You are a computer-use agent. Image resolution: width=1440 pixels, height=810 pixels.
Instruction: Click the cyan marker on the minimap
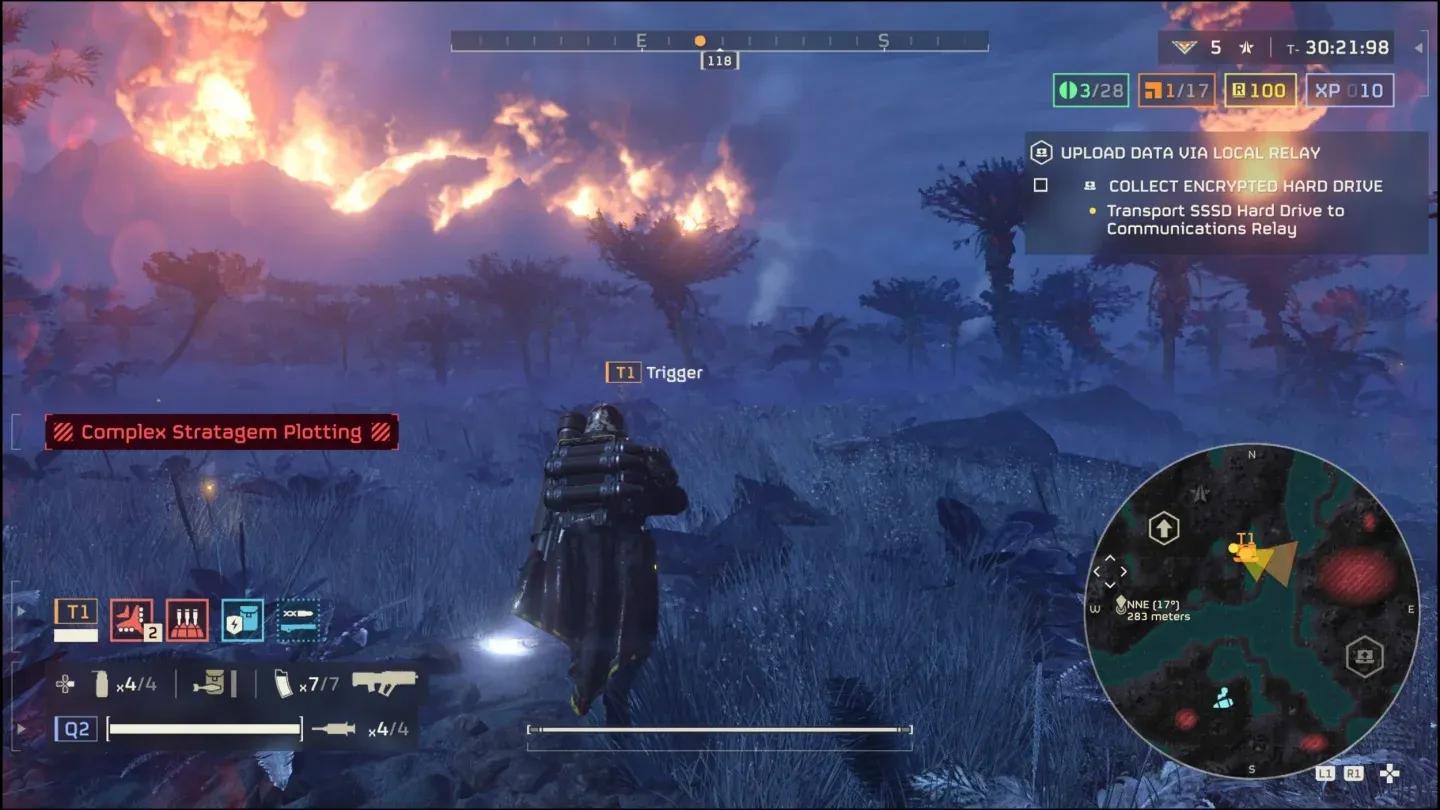[1222, 699]
